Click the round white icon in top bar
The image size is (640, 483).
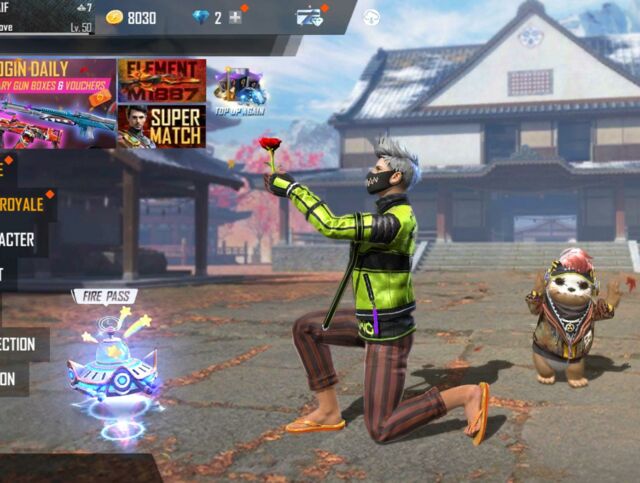371,17
